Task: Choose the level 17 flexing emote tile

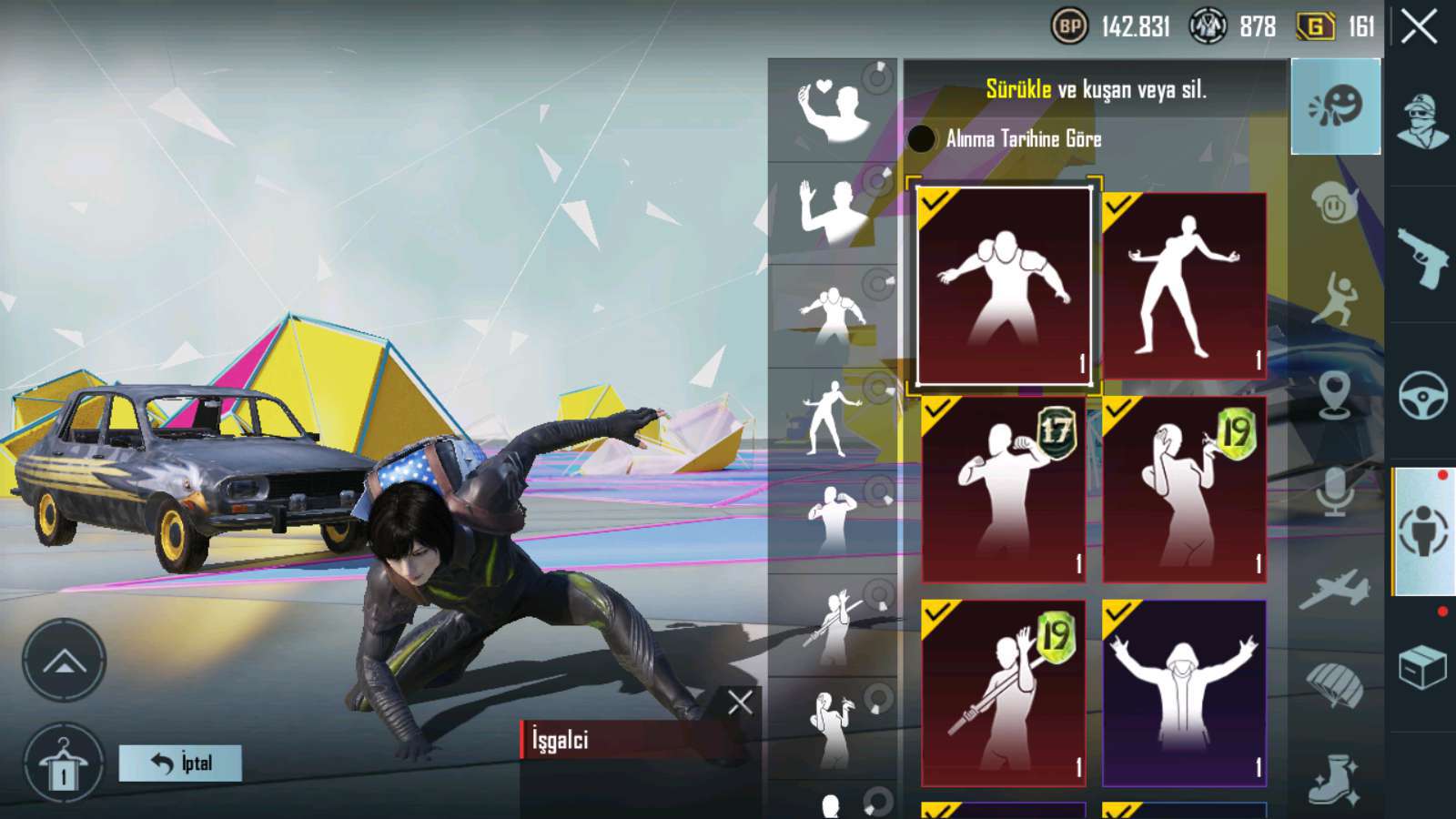Action: coord(1003,489)
